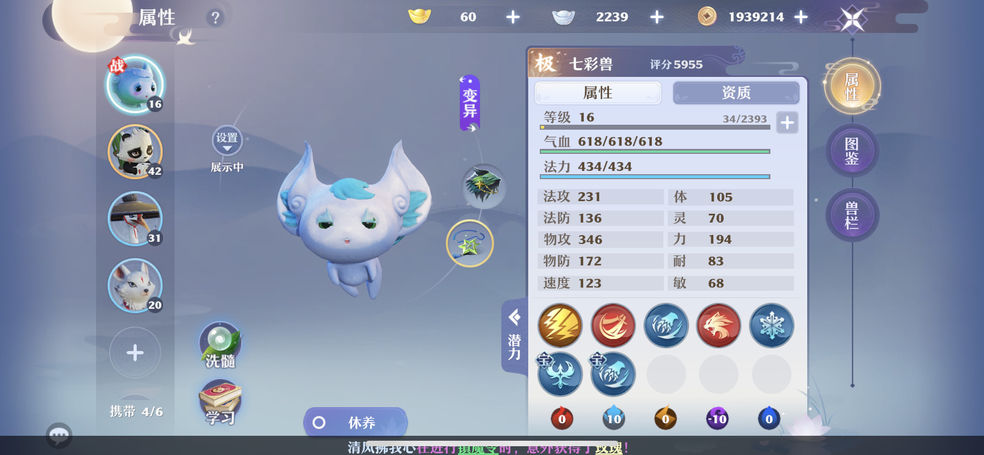The image size is (984, 455).
Task: Select the level 31 hat-wearing pet portrait
Action: click(135, 218)
